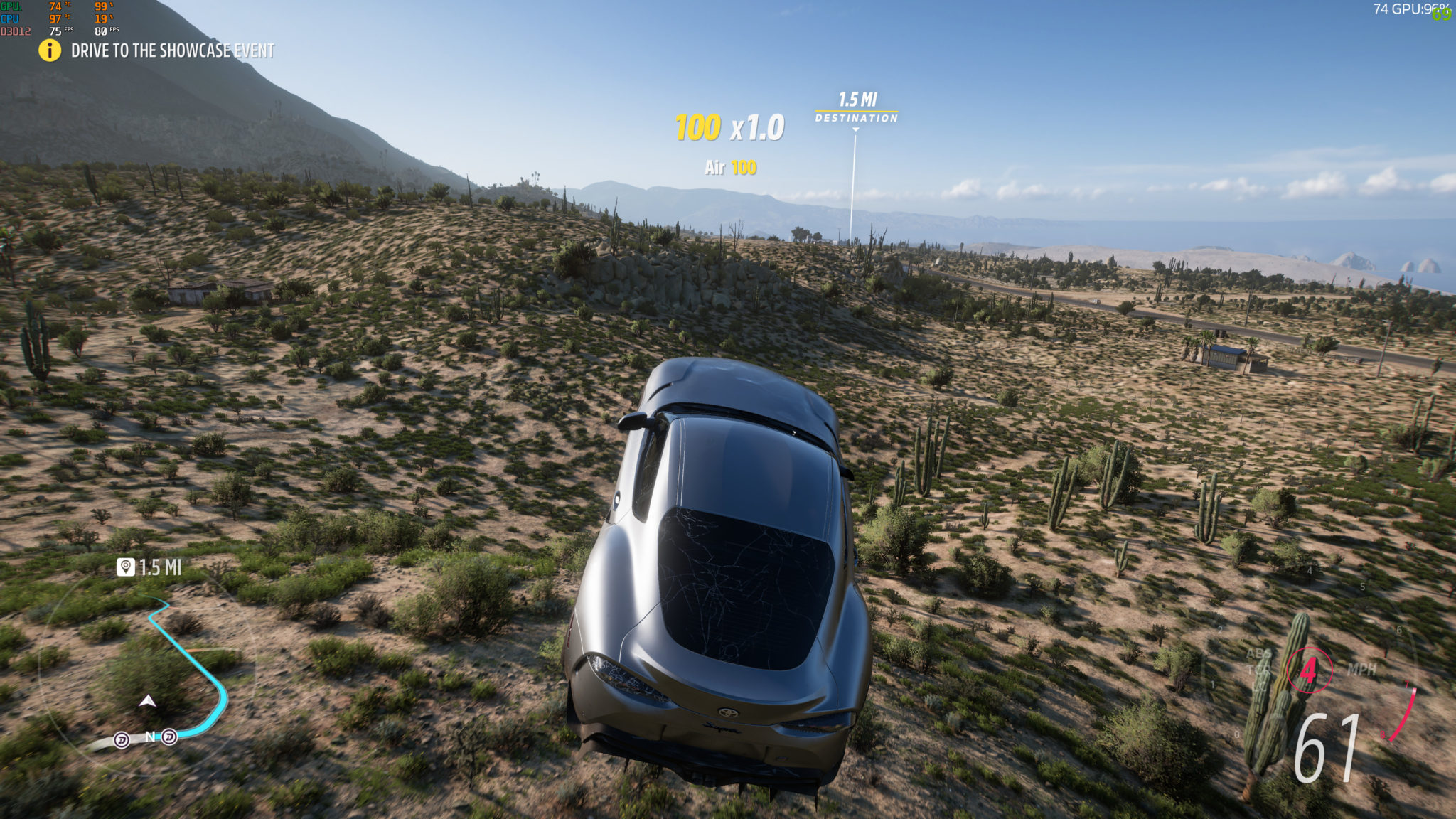Click the yellow info icon beside the objective

[x=50, y=50]
